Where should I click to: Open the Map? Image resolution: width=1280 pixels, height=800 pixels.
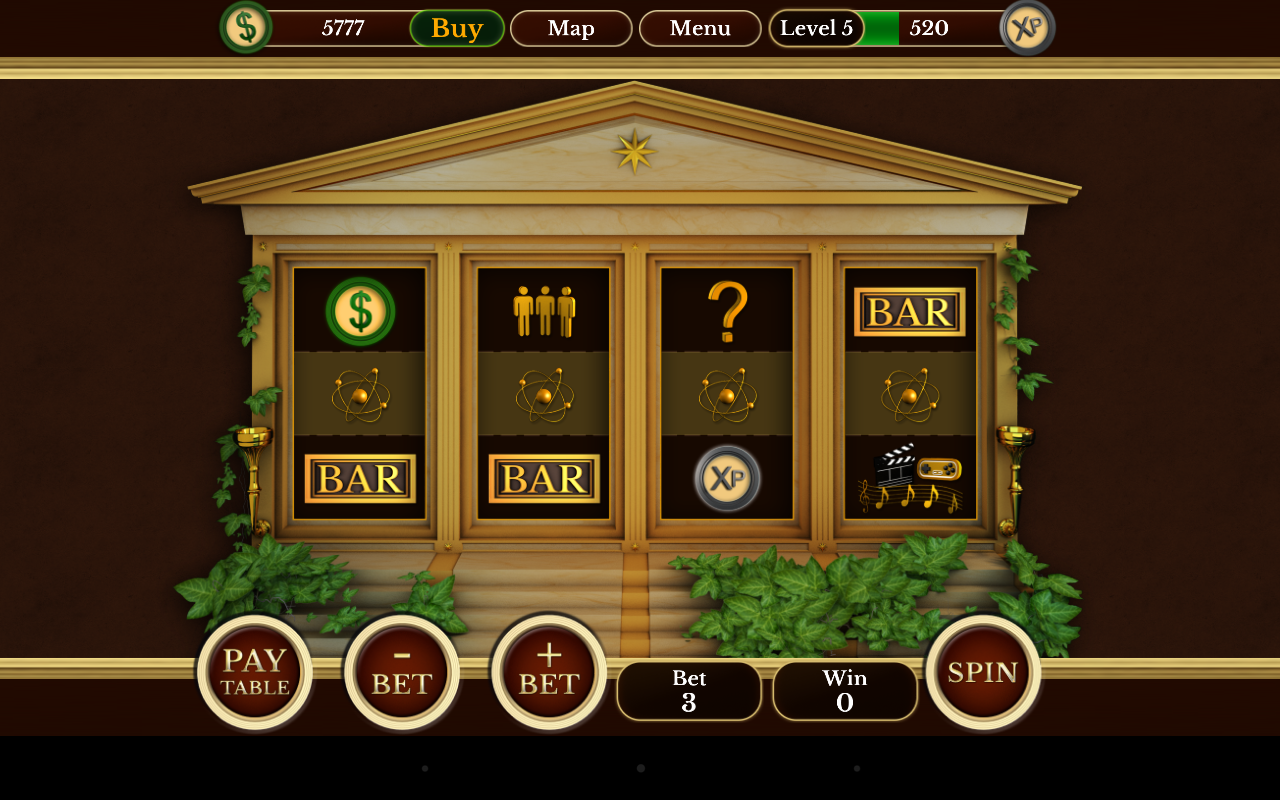click(571, 28)
